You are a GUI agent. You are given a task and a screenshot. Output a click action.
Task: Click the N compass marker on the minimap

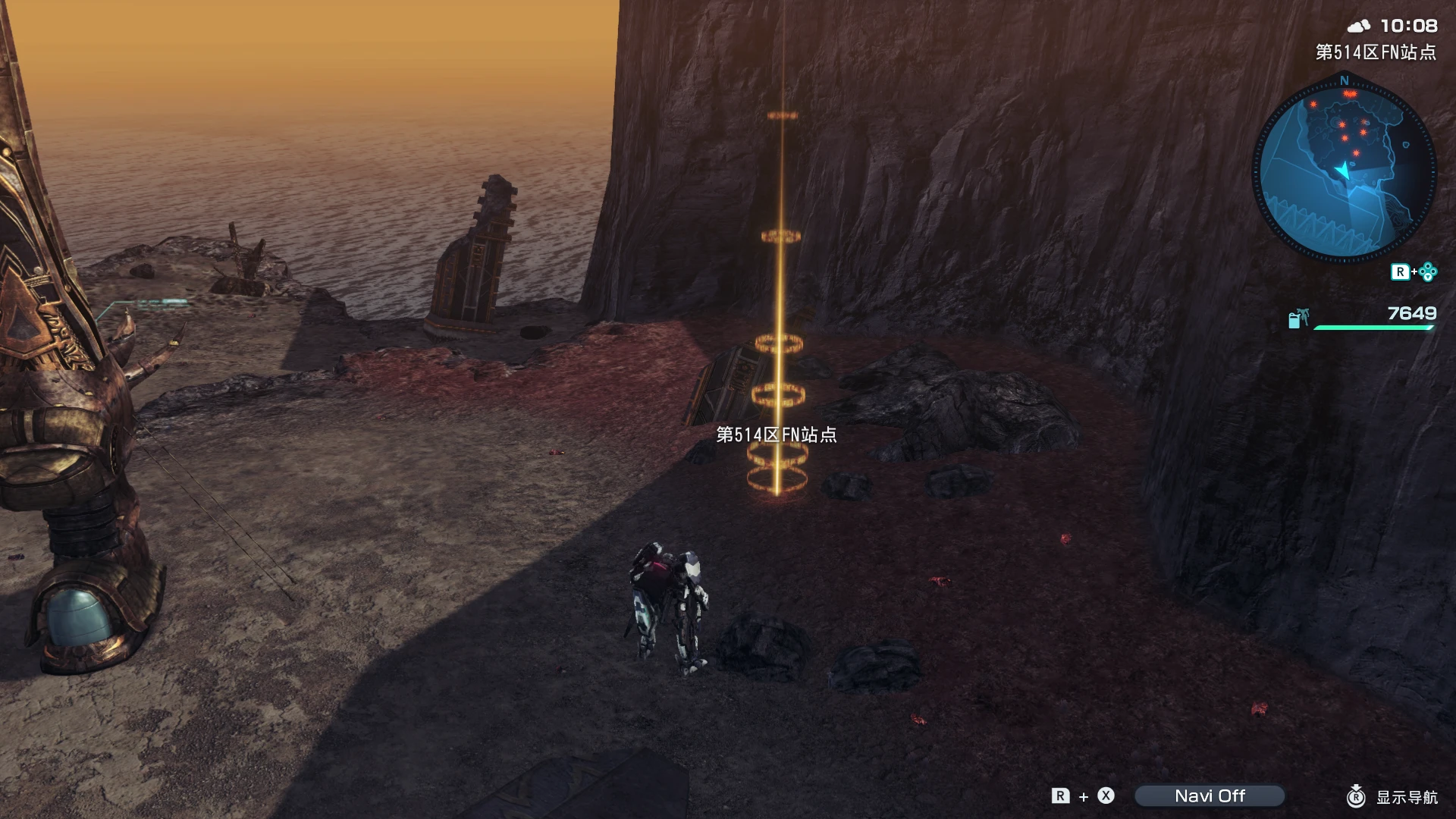click(1343, 80)
